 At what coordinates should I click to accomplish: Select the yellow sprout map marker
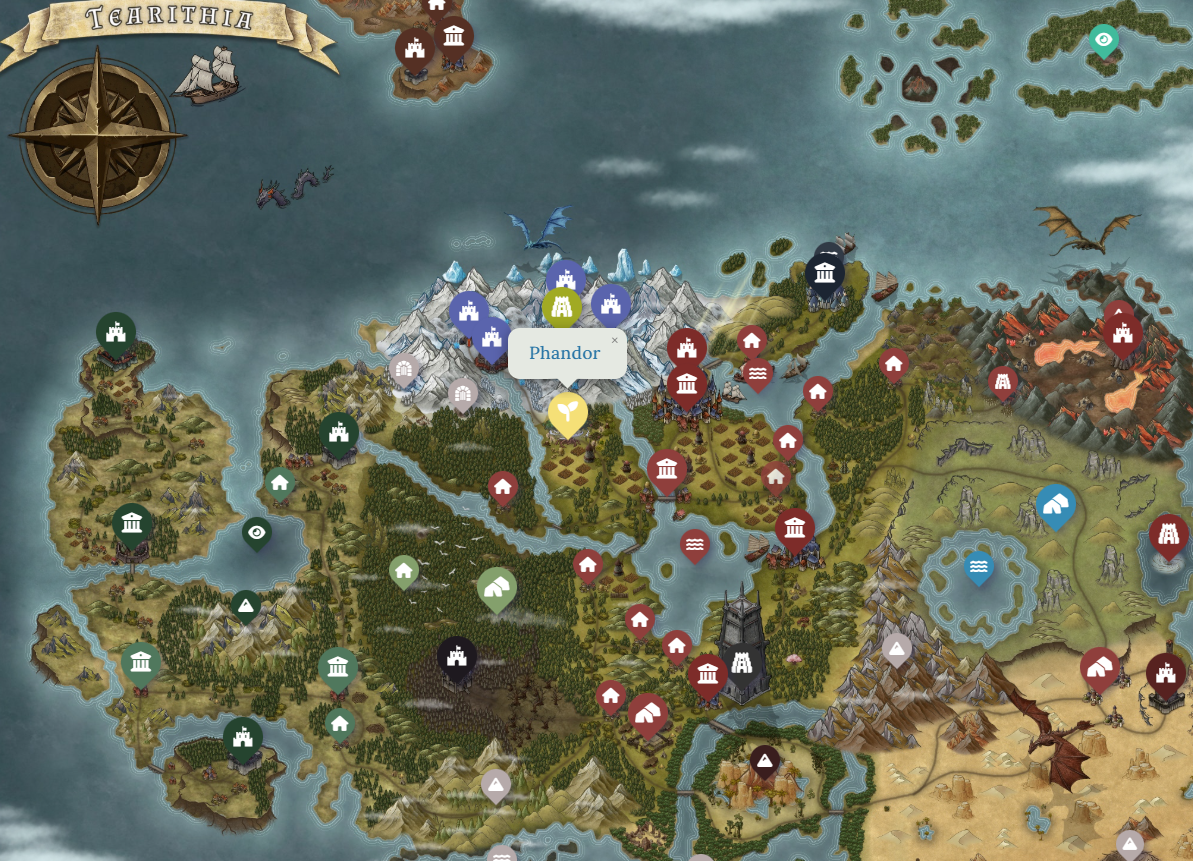[x=567, y=412]
